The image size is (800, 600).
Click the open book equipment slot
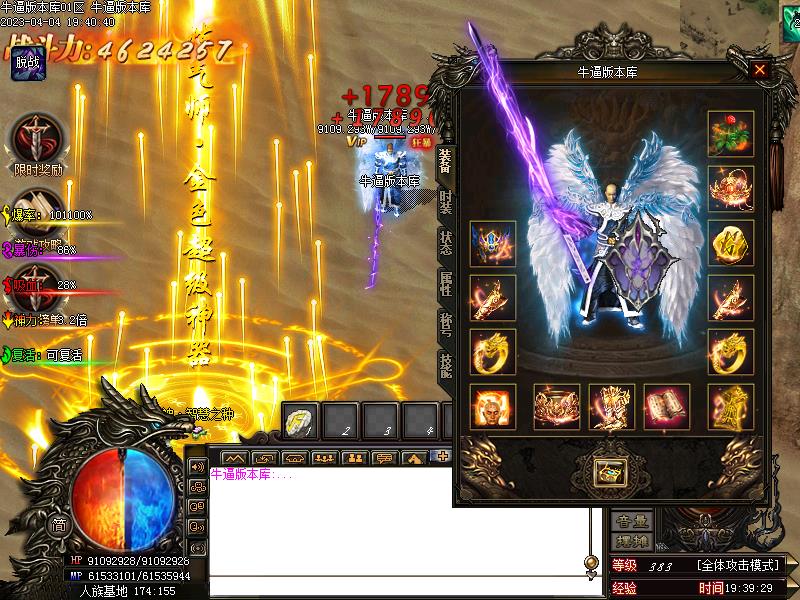coord(666,406)
